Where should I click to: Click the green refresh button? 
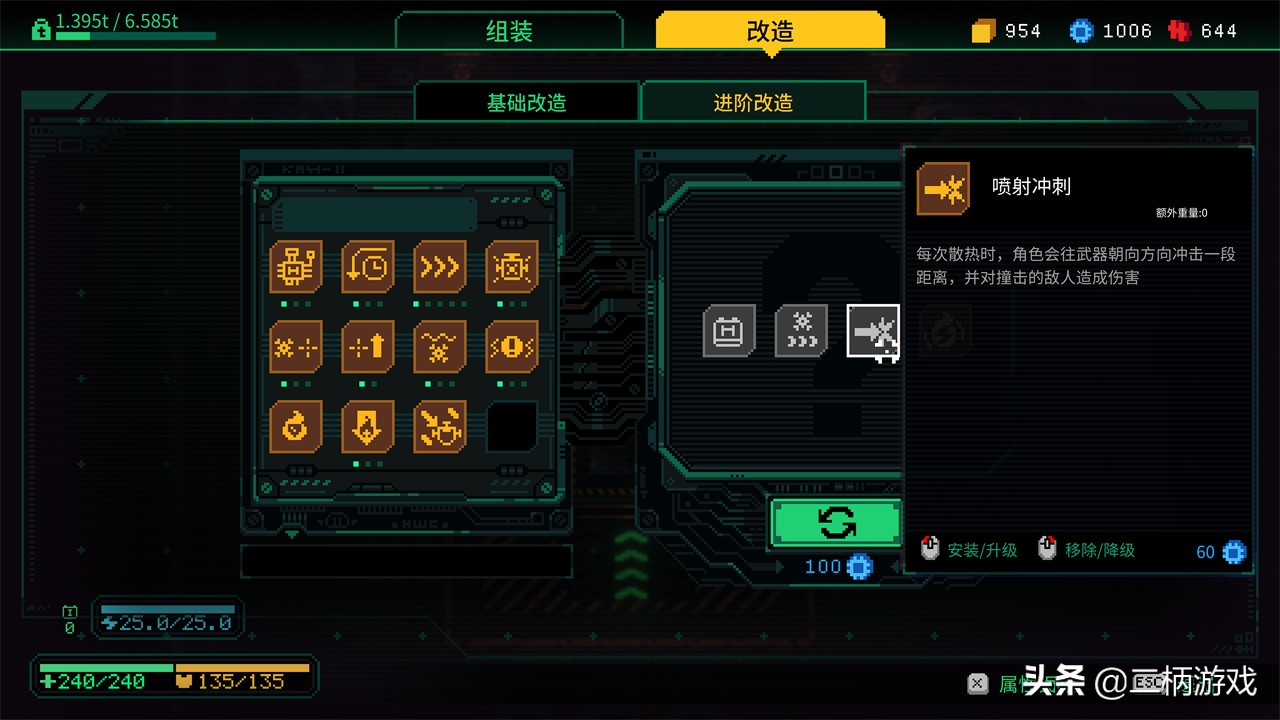836,522
